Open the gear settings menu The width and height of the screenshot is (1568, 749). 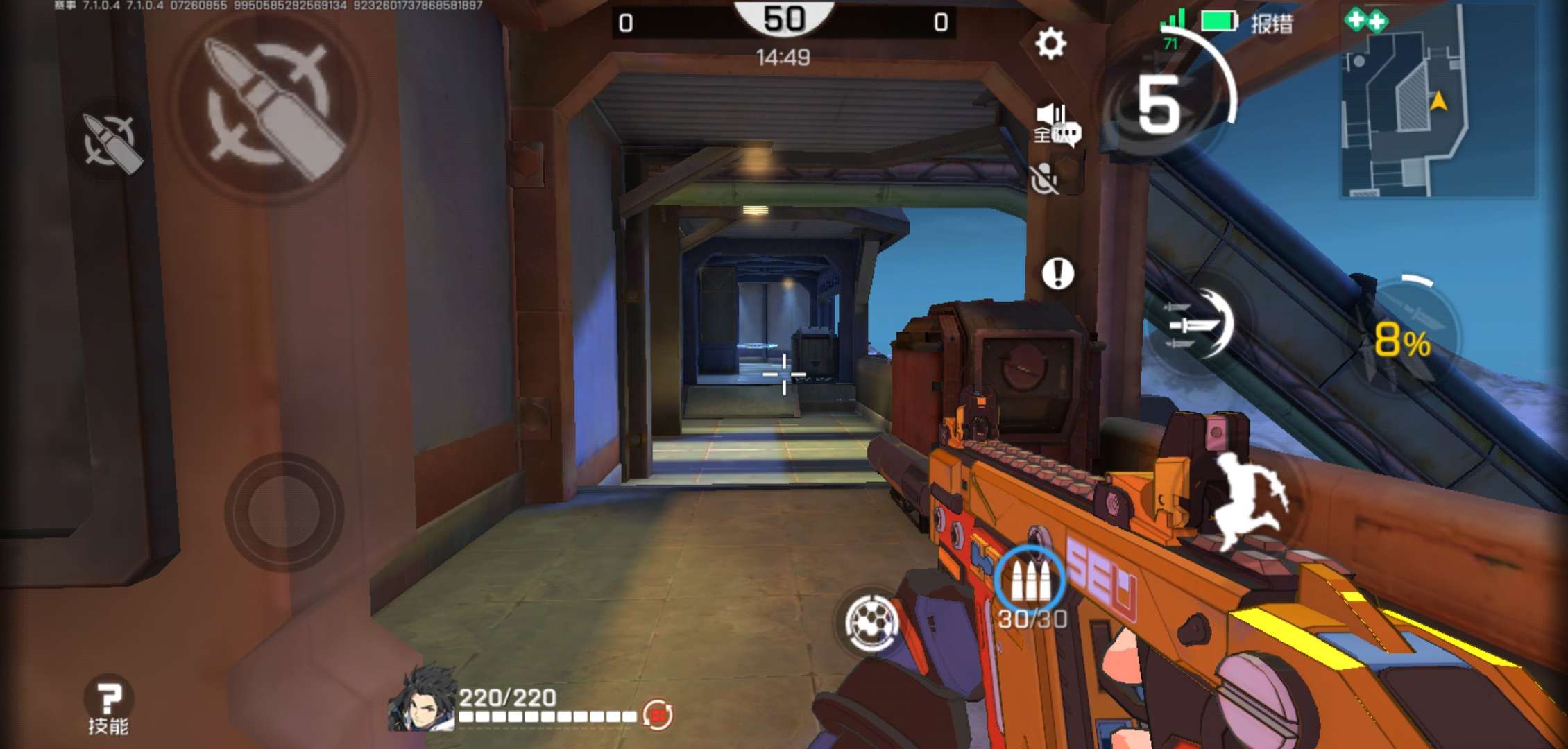pyautogui.click(x=1050, y=44)
